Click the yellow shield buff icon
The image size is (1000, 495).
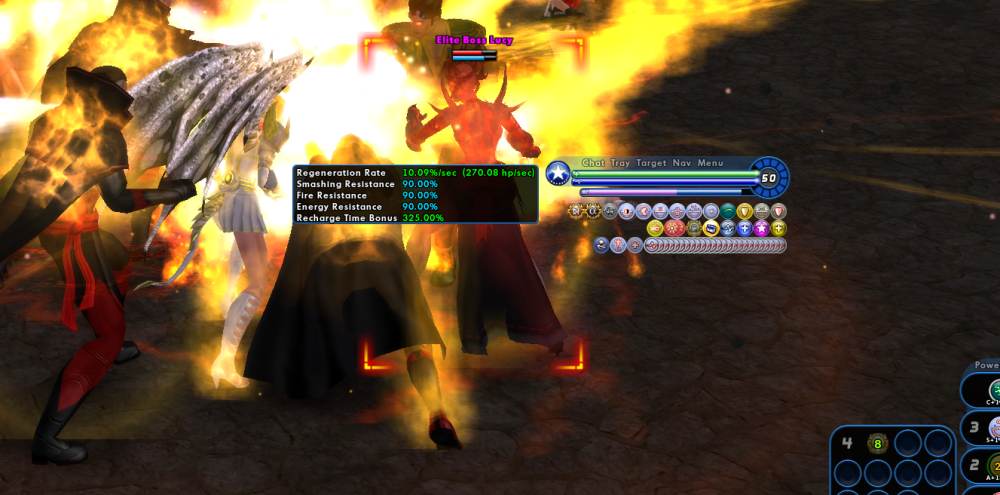[744, 211]
